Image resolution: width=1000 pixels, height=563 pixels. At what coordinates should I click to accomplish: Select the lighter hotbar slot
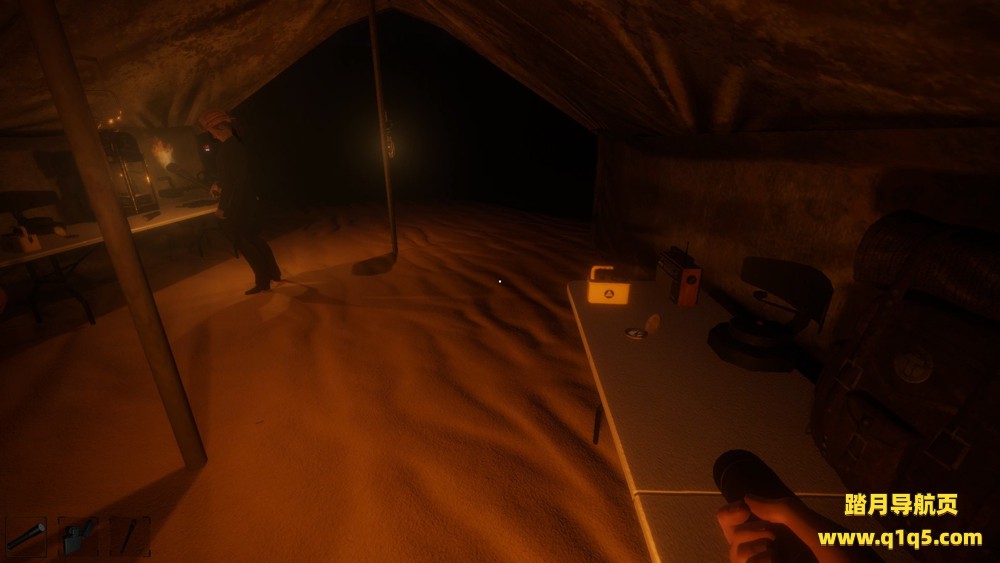coord(78,536)
